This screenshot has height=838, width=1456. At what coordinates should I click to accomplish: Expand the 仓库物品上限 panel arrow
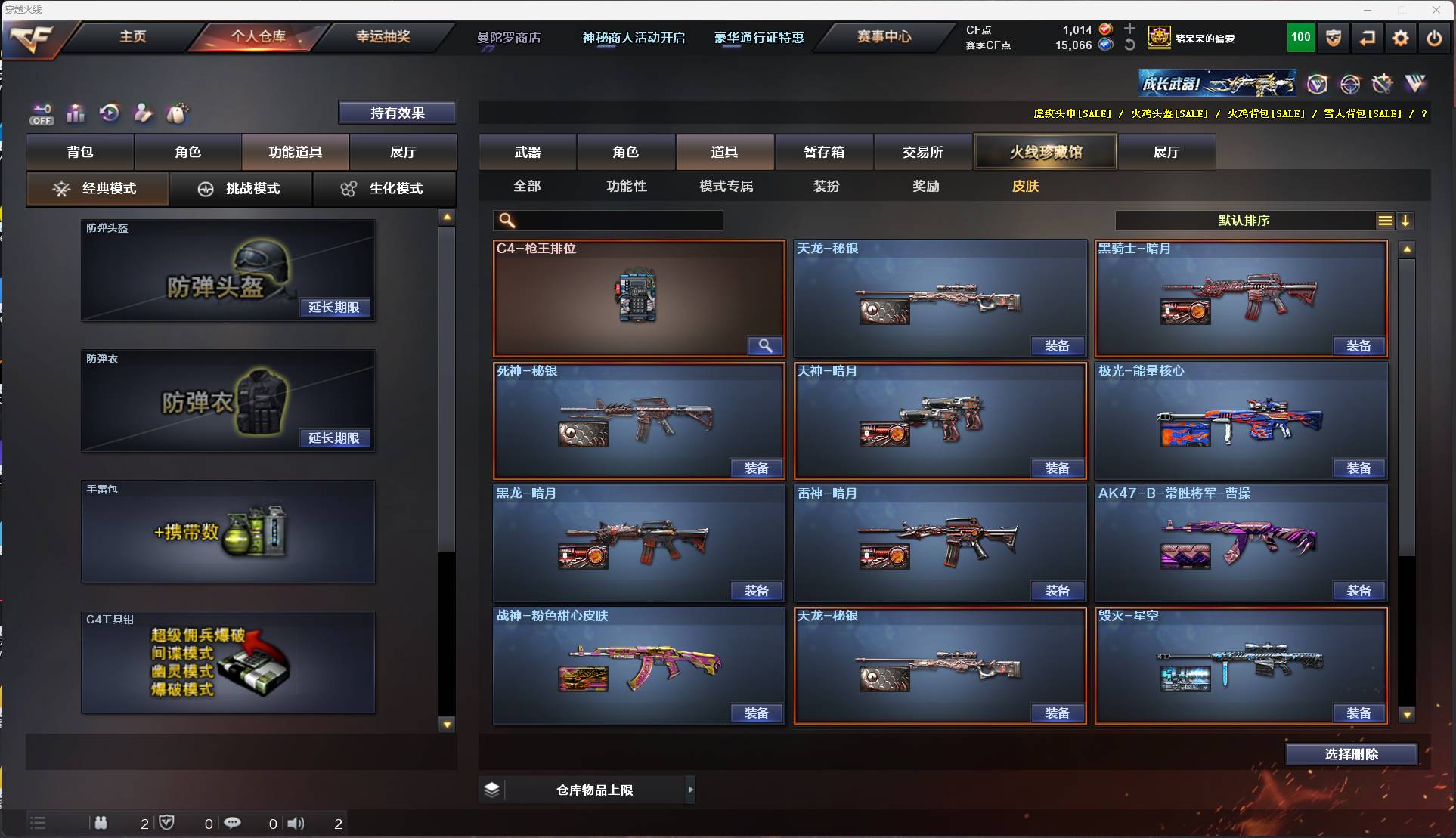pyautogui.click(x=690, y=790)
